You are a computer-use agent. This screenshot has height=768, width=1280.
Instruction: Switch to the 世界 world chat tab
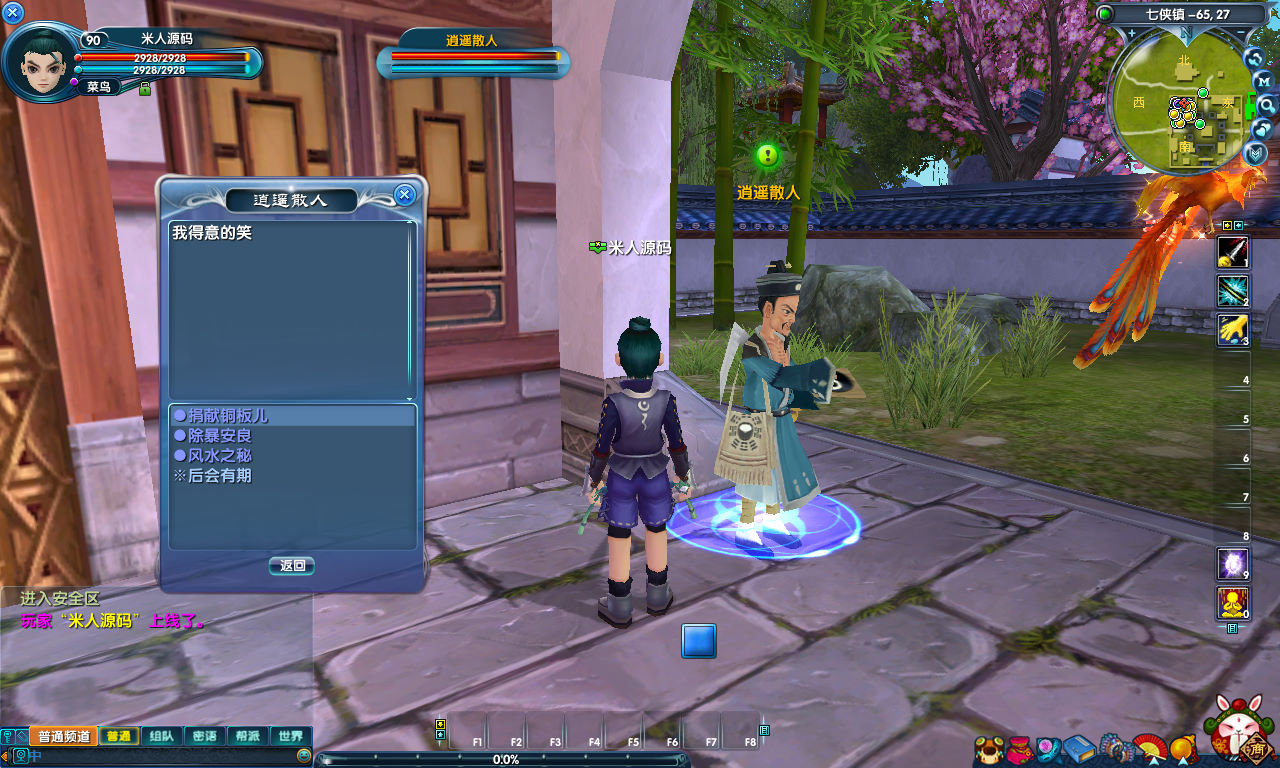pyautogui.click(x=291, y=736)
